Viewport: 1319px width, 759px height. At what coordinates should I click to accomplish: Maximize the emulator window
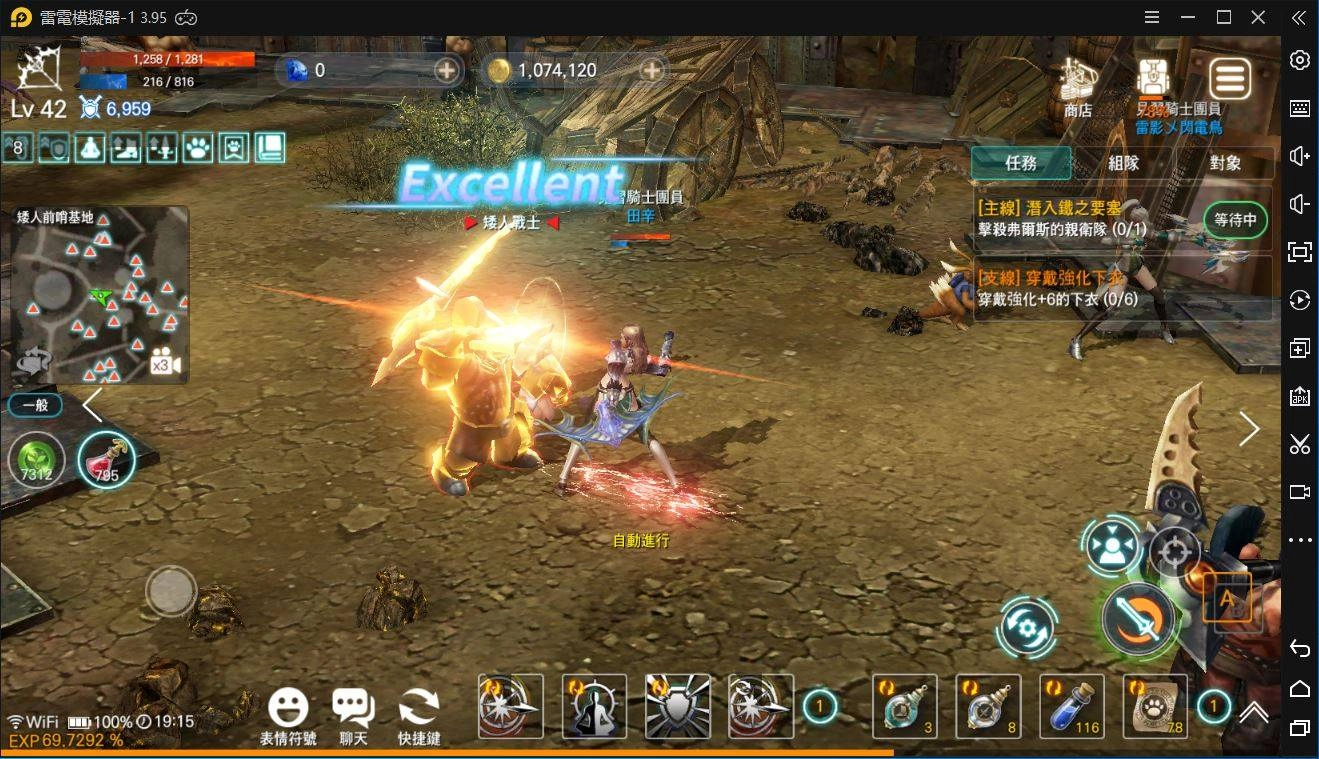(1224, 17)
